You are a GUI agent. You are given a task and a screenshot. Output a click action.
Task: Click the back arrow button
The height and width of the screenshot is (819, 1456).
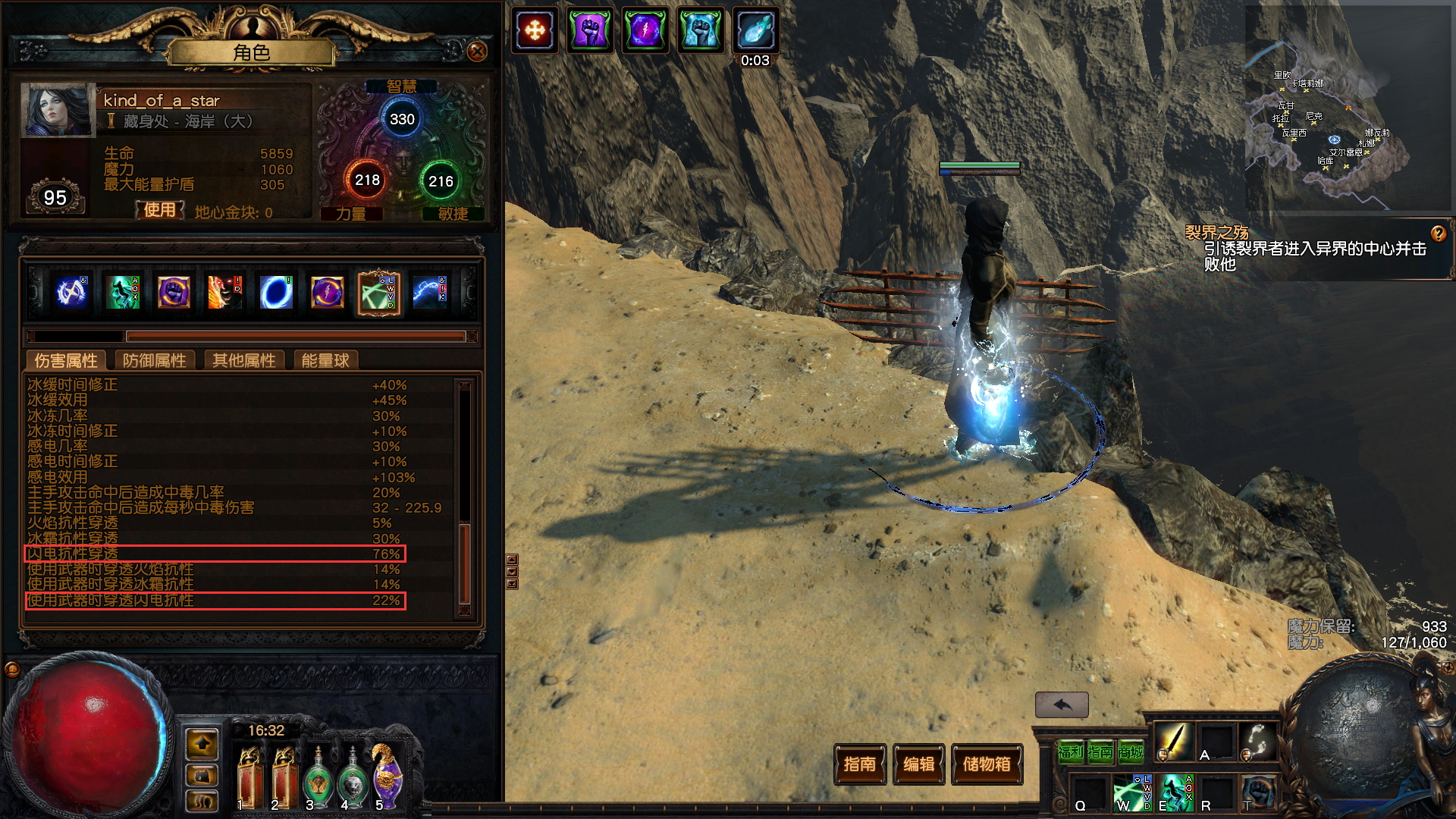pyautogui.click(x=1062, y=704)
